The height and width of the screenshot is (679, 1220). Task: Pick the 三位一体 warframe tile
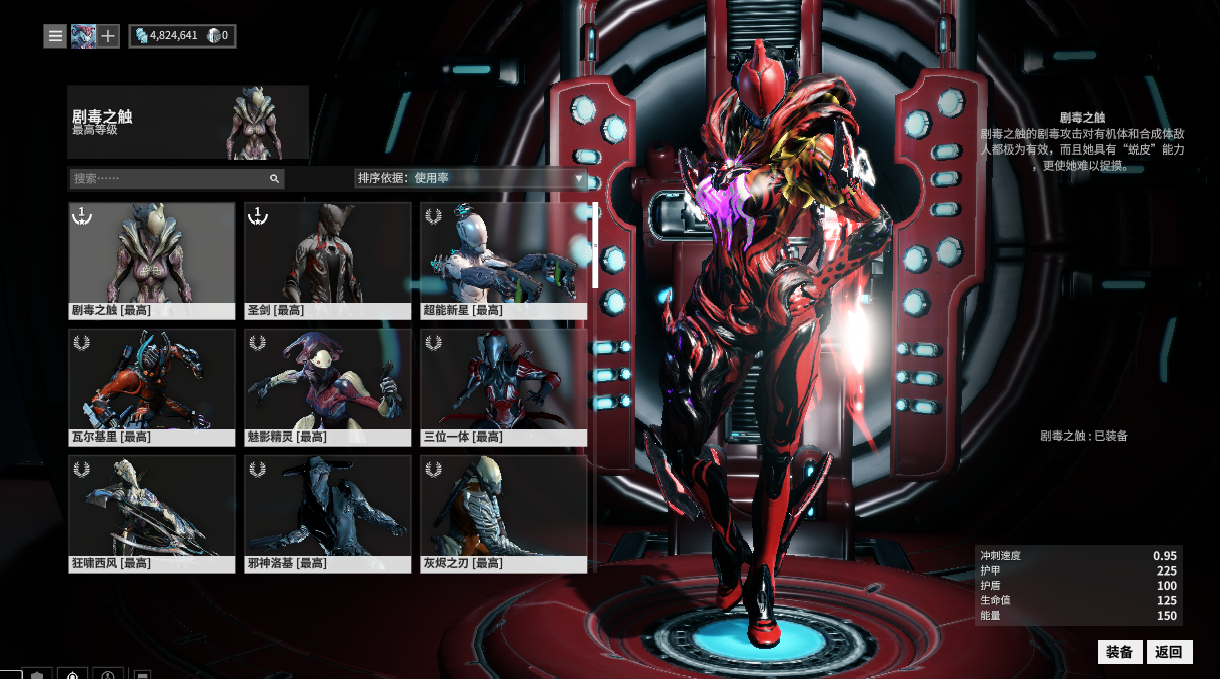504,387
